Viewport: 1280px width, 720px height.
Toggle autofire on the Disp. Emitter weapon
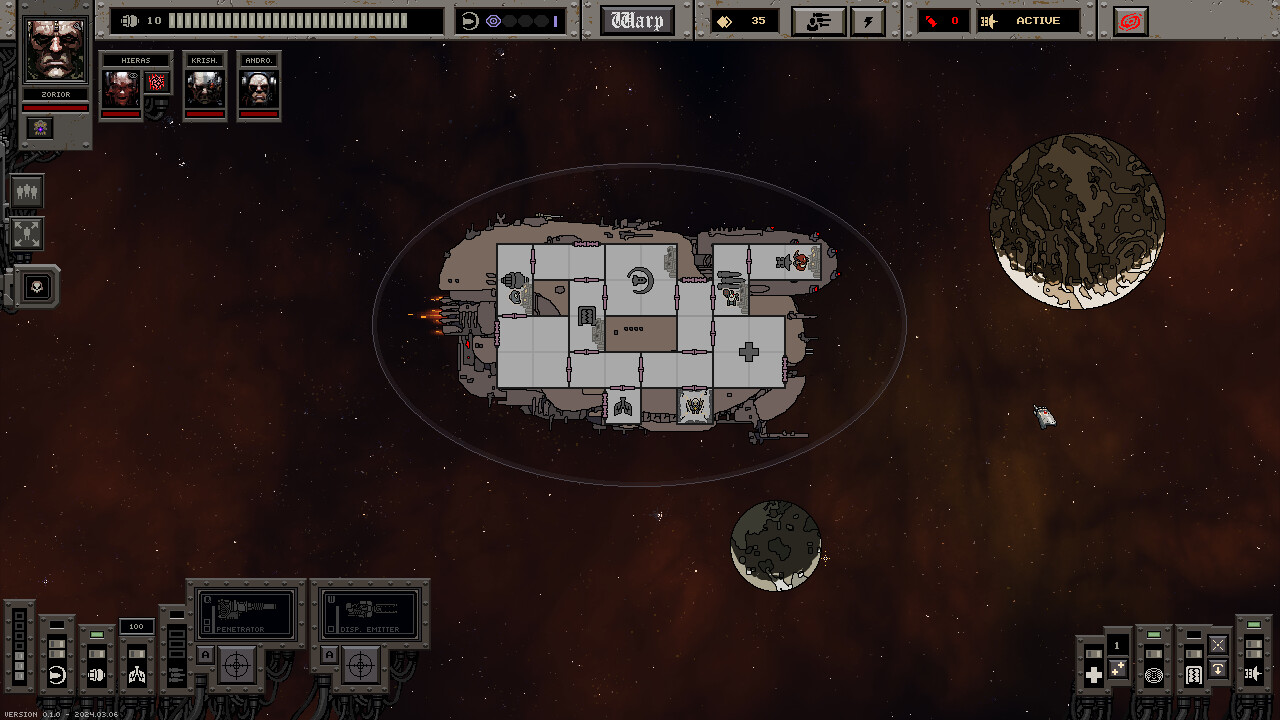tap(331, 653)
